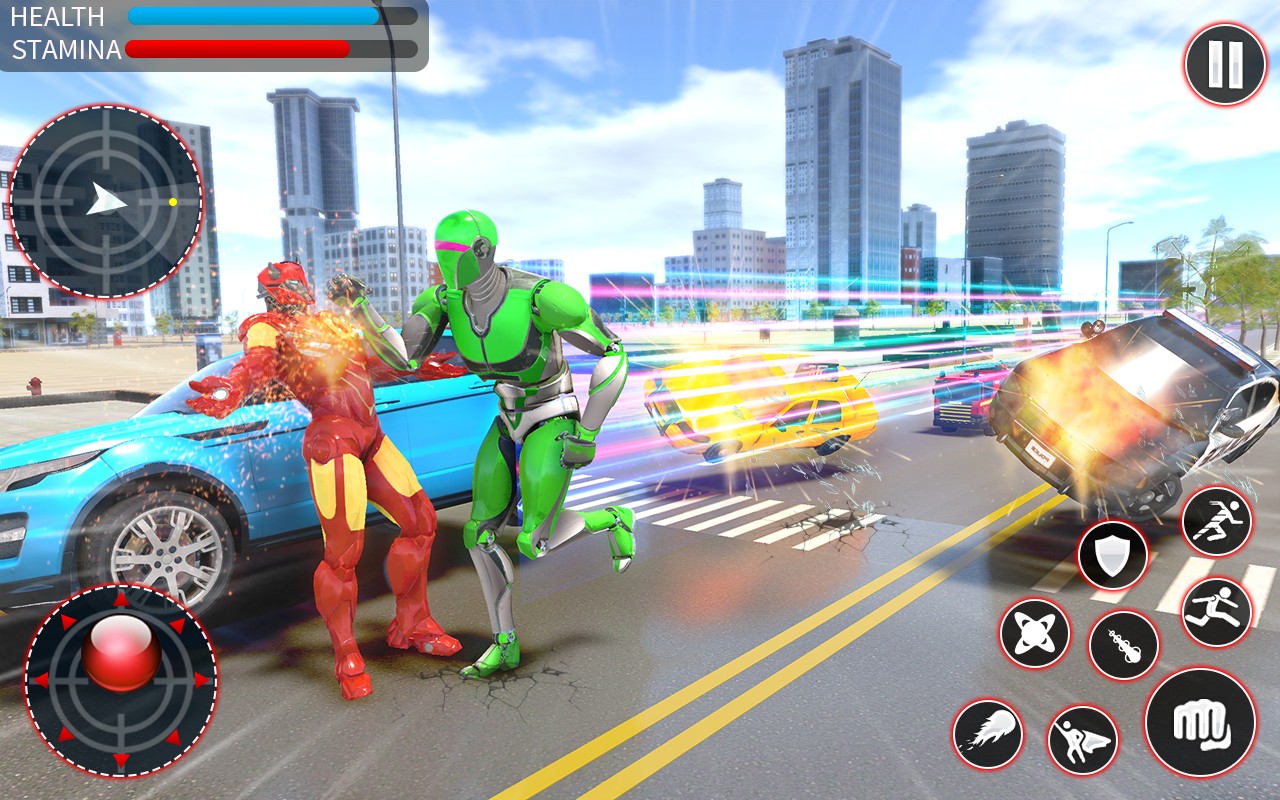Fire the atom orb power
The height and width of the screenshot is (800, 1280).
[x=1034, y=633]
